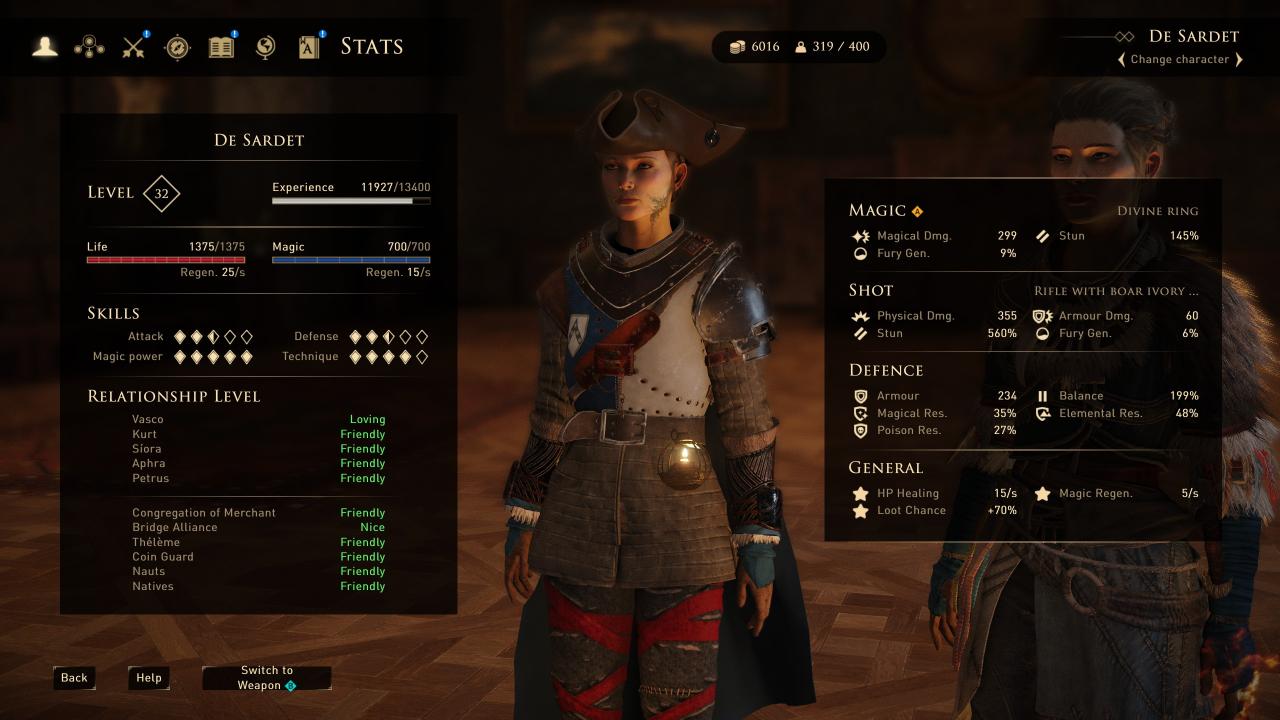Click the Back button
The height and width of the screenshot is (720, 1280).
(x=74, y=678)
